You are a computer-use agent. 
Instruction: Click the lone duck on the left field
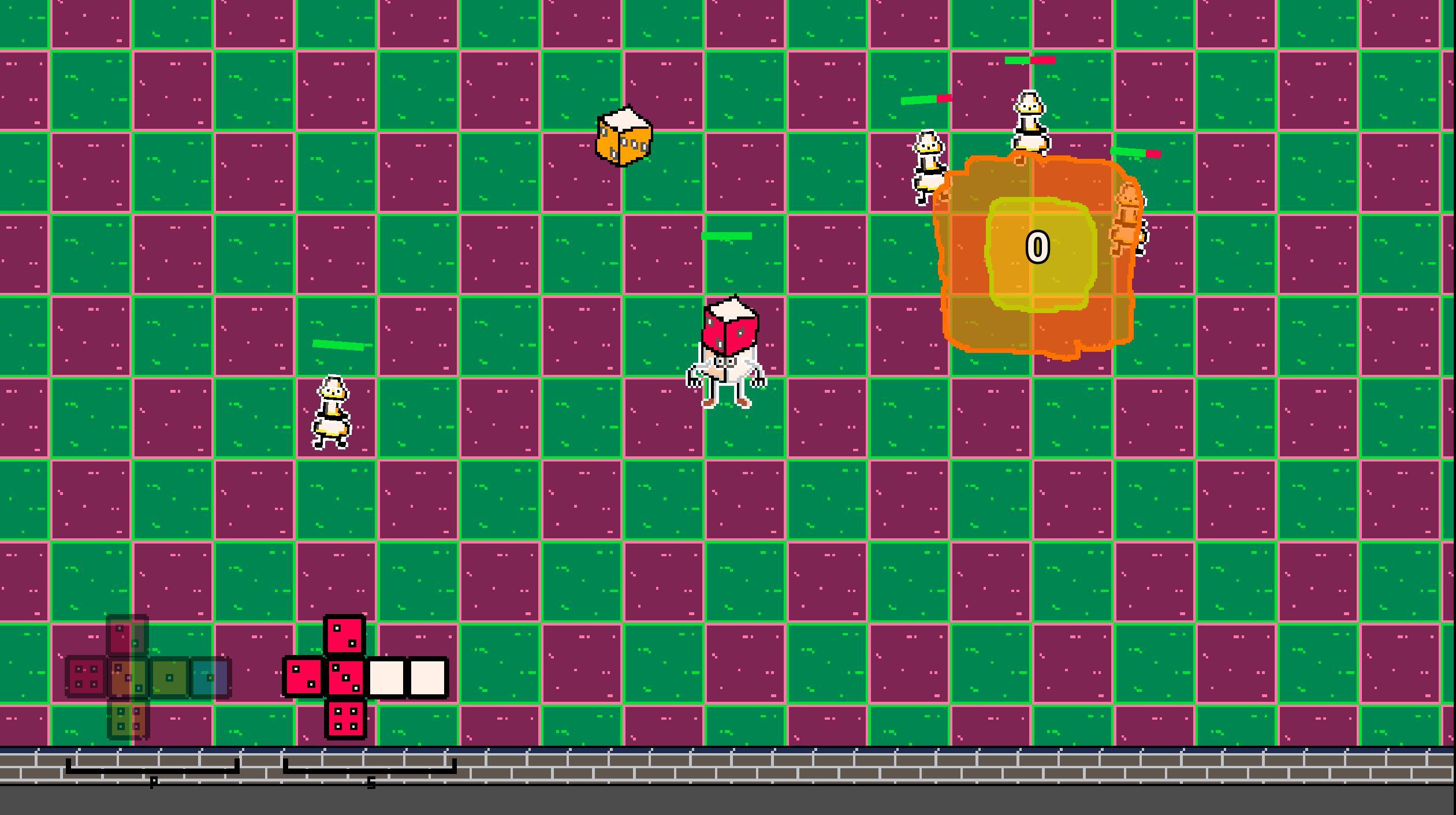[332, 413]
